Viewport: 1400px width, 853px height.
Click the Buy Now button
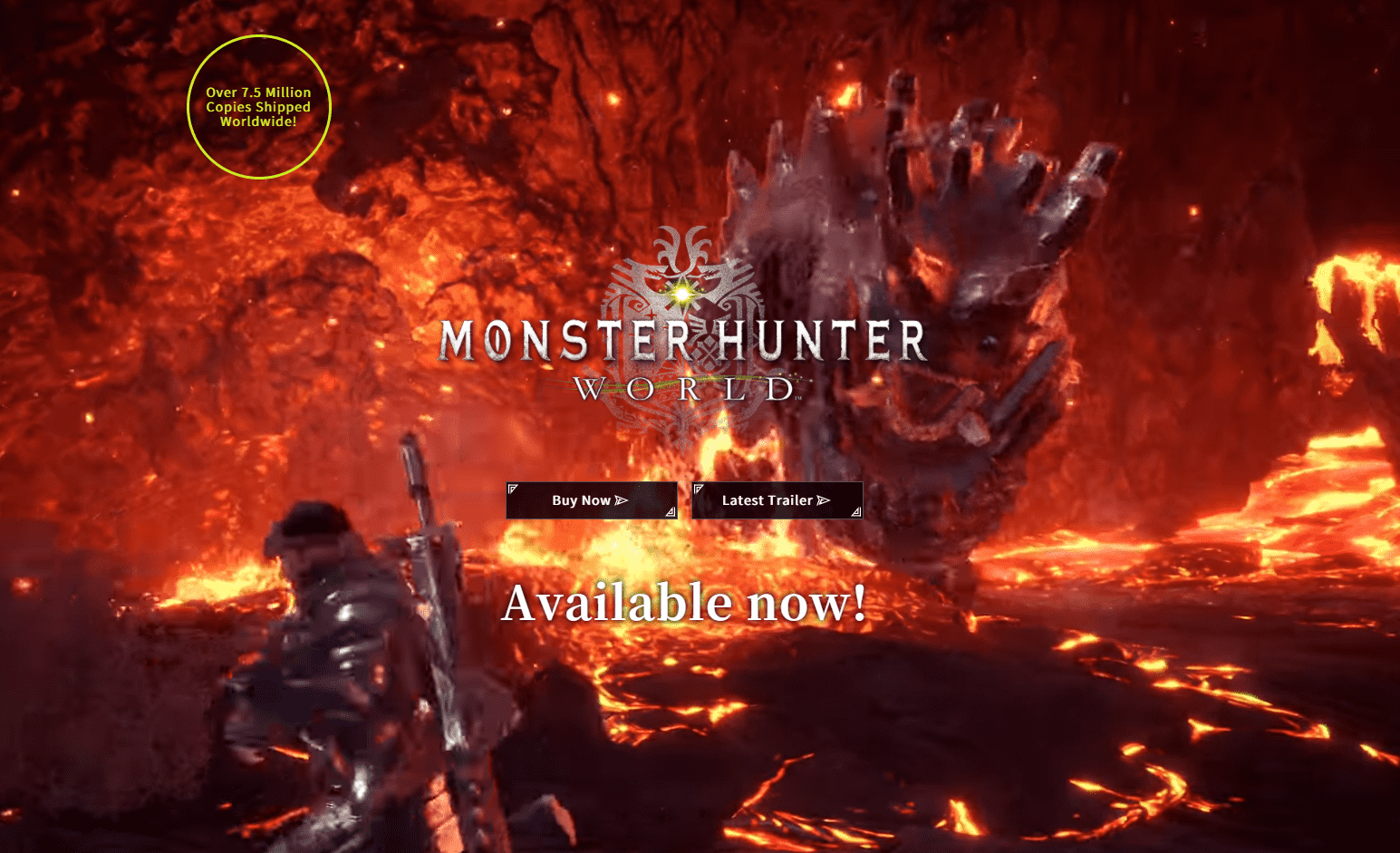pos(591,500)
